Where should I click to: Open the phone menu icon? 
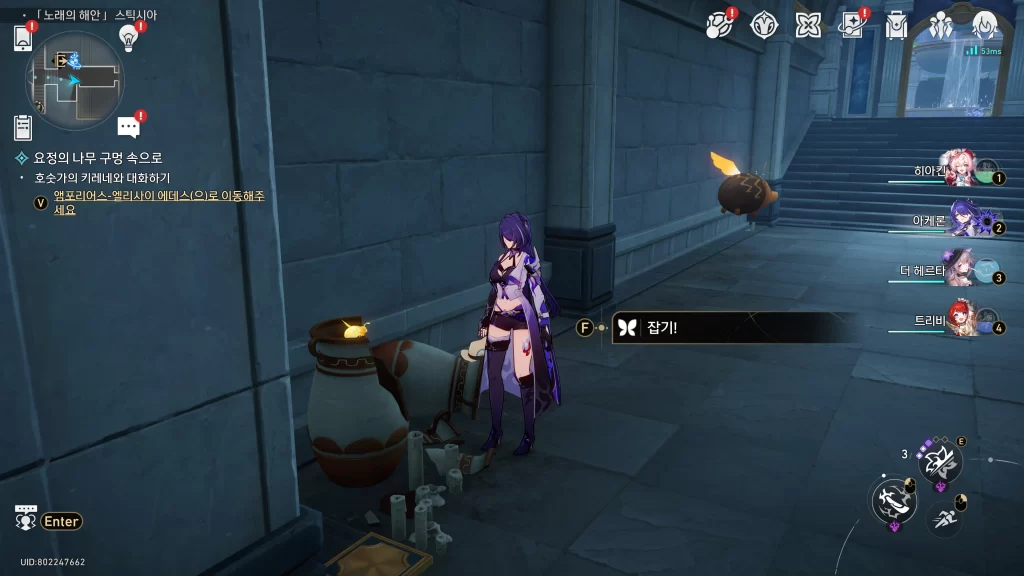click(x=23, y=38)
